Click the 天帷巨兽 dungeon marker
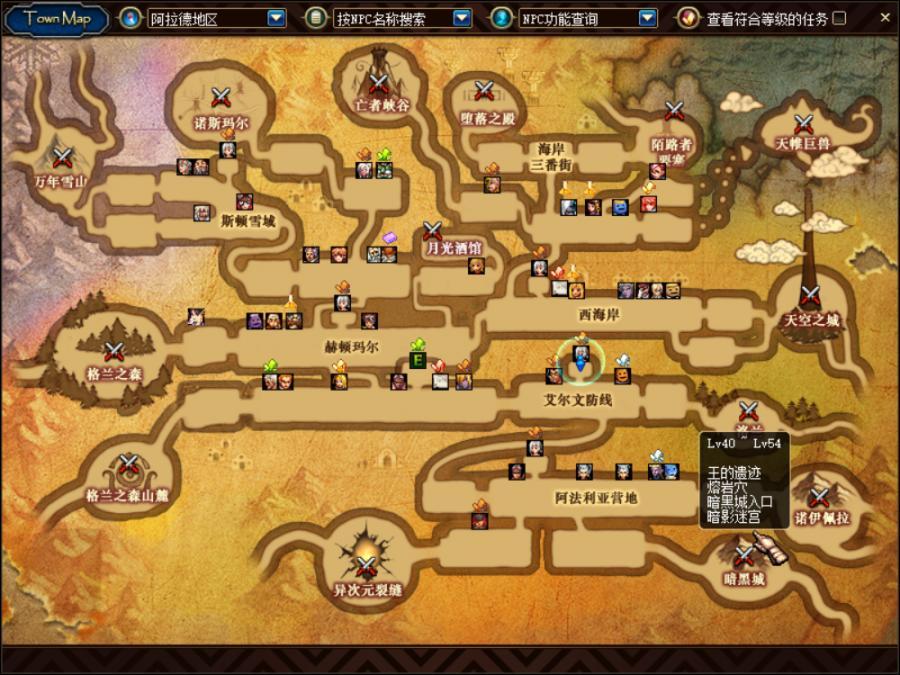This screenshot has height=675, width=900. 803,124
